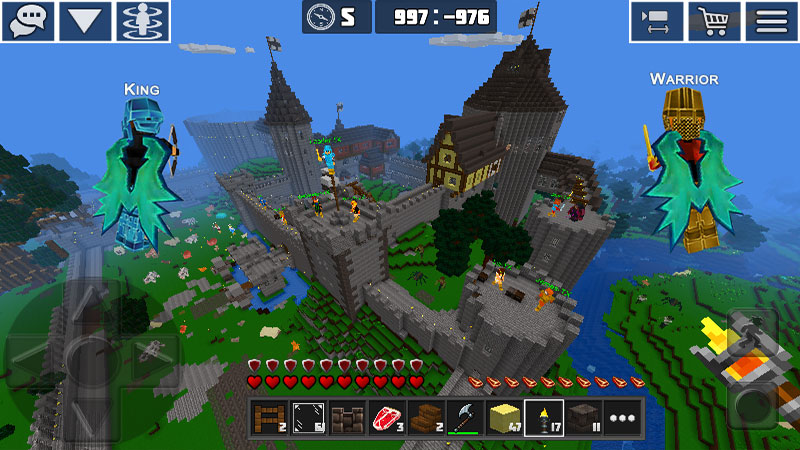Open full inventory via three dots
The height and width of the screenshot is (450, 800).
pyautogui.click(x=622, y=418)
